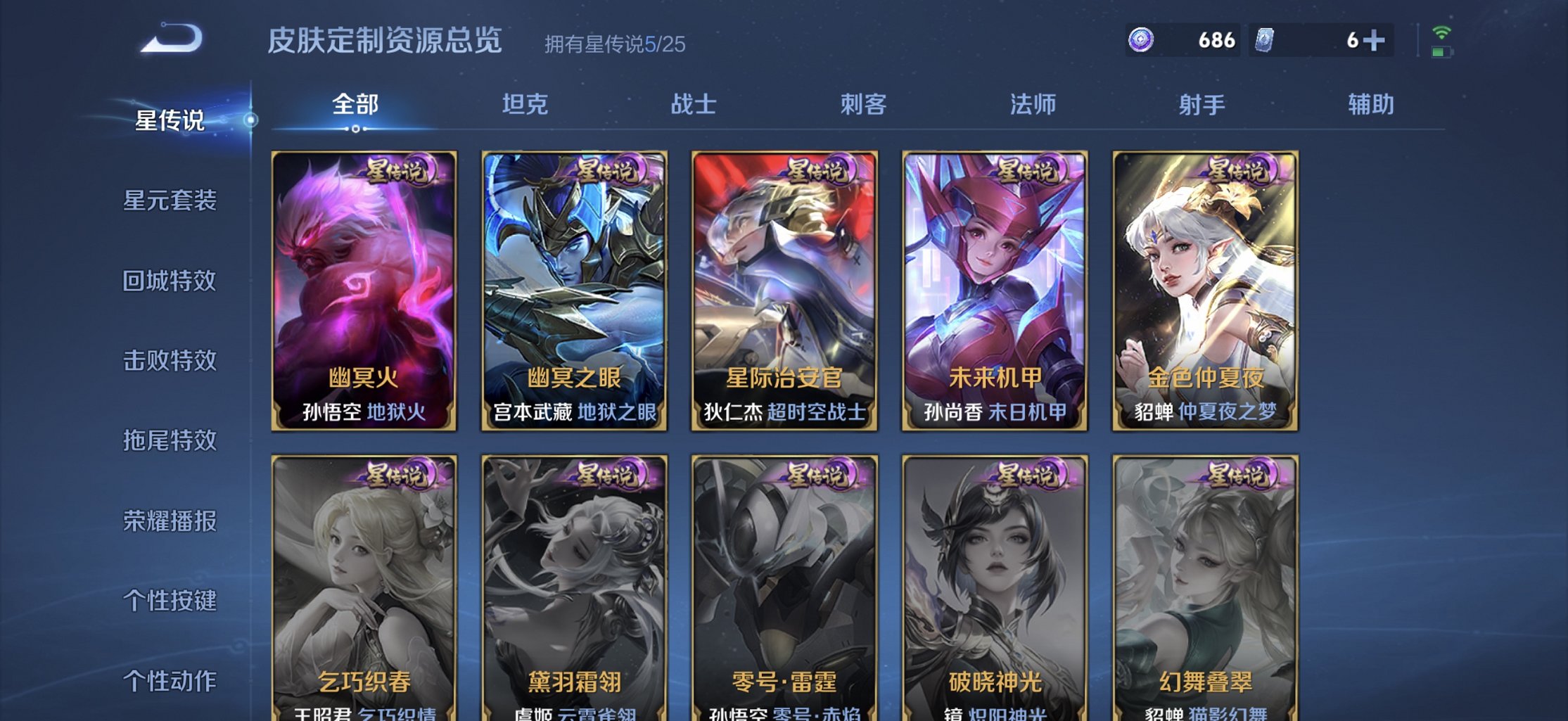Switch to the 坦克 tab

pyautogui.click(x=526, y=104)
